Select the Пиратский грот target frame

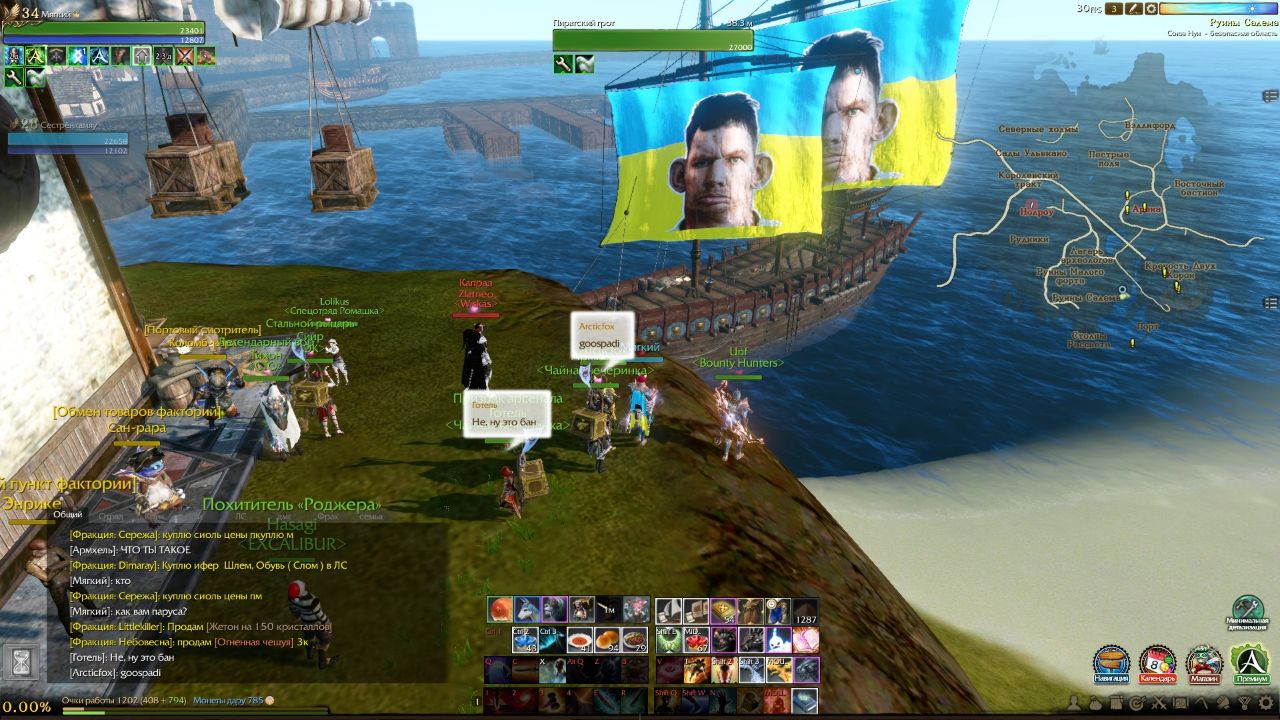(652, 40)
